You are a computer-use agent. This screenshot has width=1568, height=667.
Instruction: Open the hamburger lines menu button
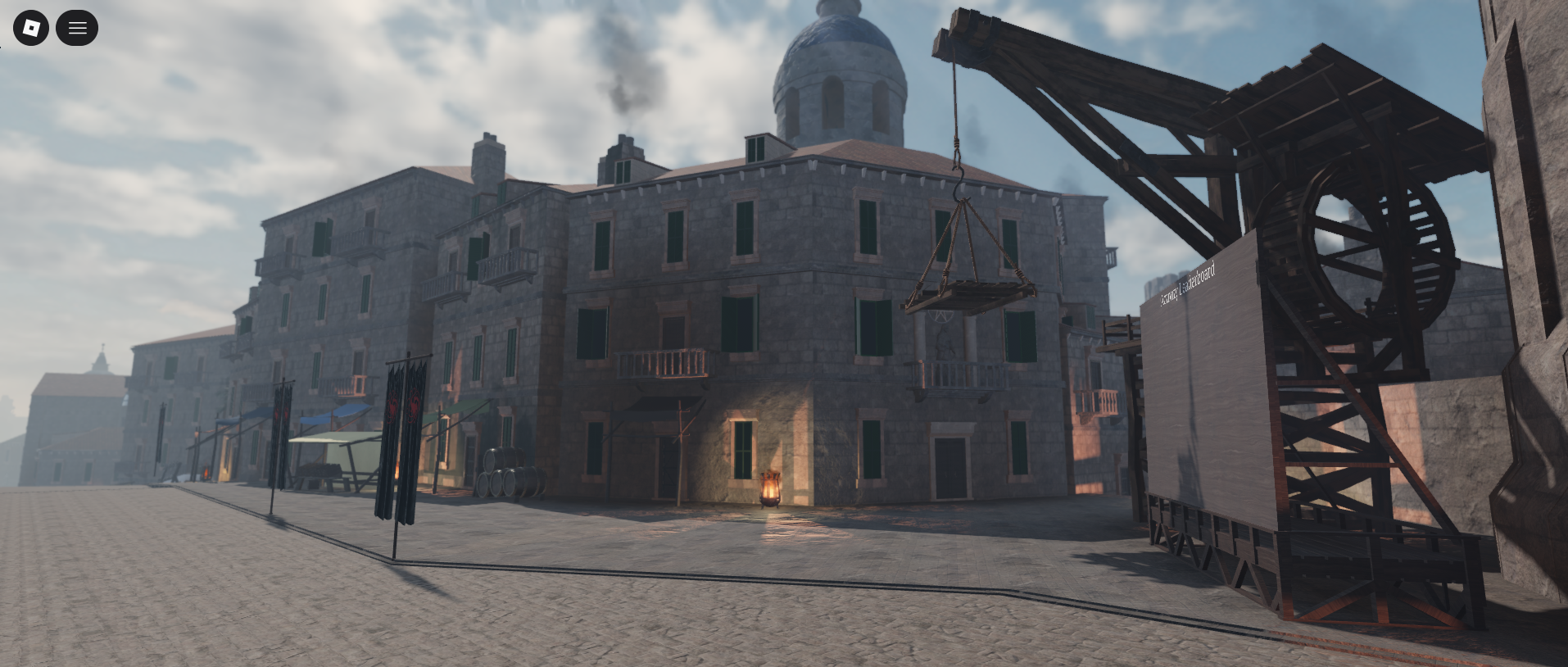click(77, 28)
